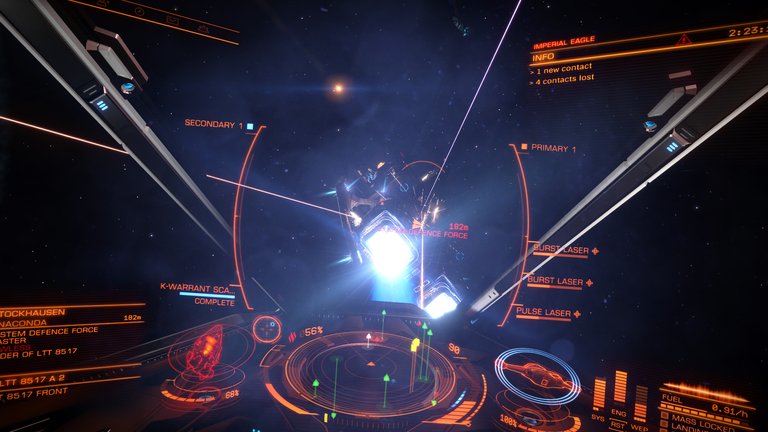Click the K-Warrant Scanner status label

click(x=197, y=287)
